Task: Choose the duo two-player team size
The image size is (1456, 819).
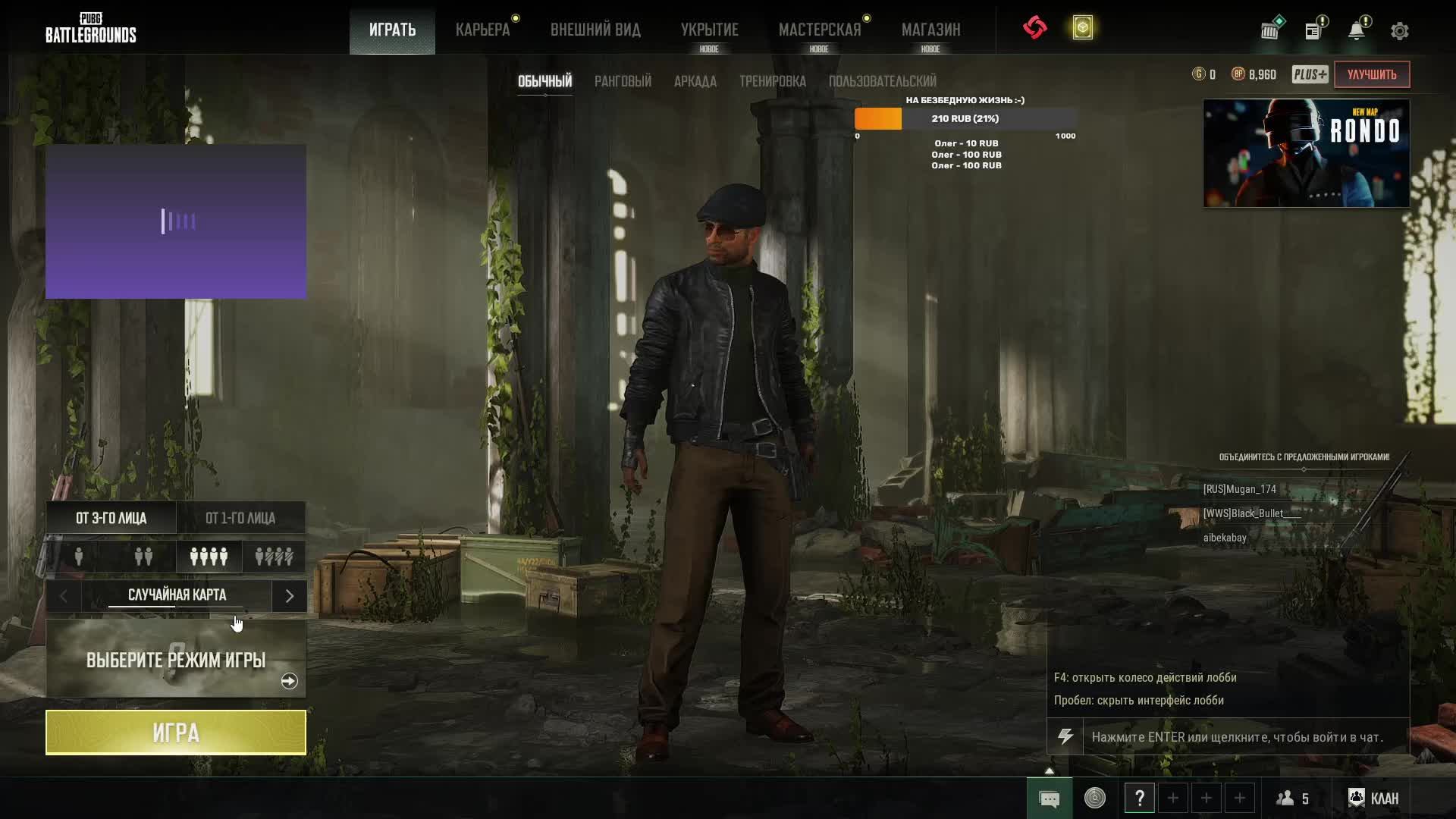Action: point(143,557)
